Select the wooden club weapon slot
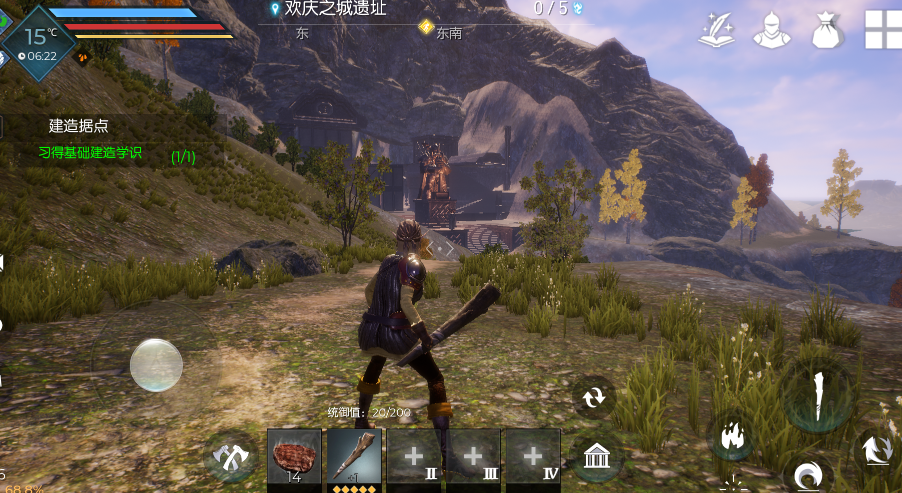This screenshot has height=493, width=902. coord(354,459)
